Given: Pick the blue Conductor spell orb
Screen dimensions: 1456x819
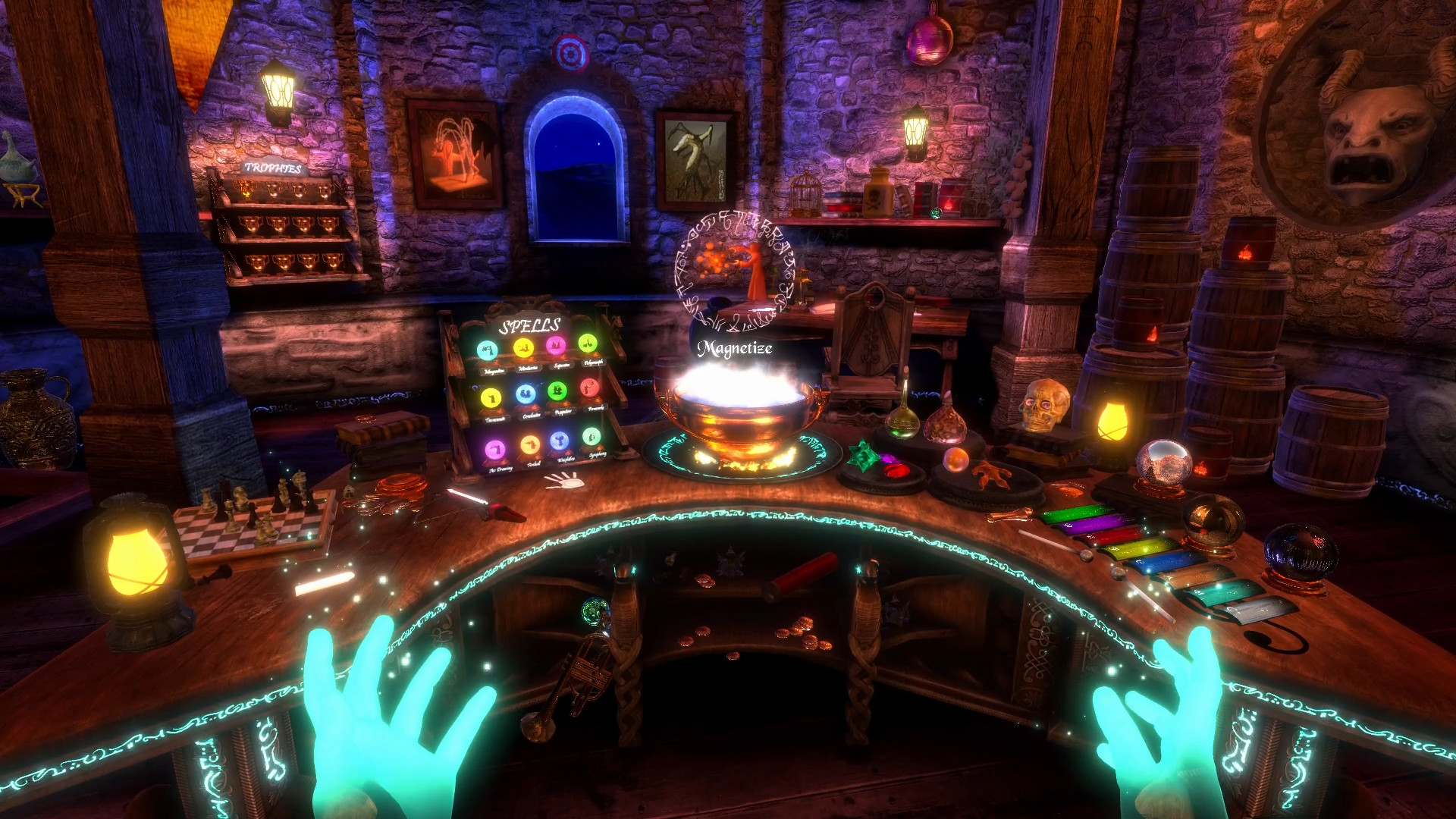Looking at the screenshot, I should tap(526, 394).
